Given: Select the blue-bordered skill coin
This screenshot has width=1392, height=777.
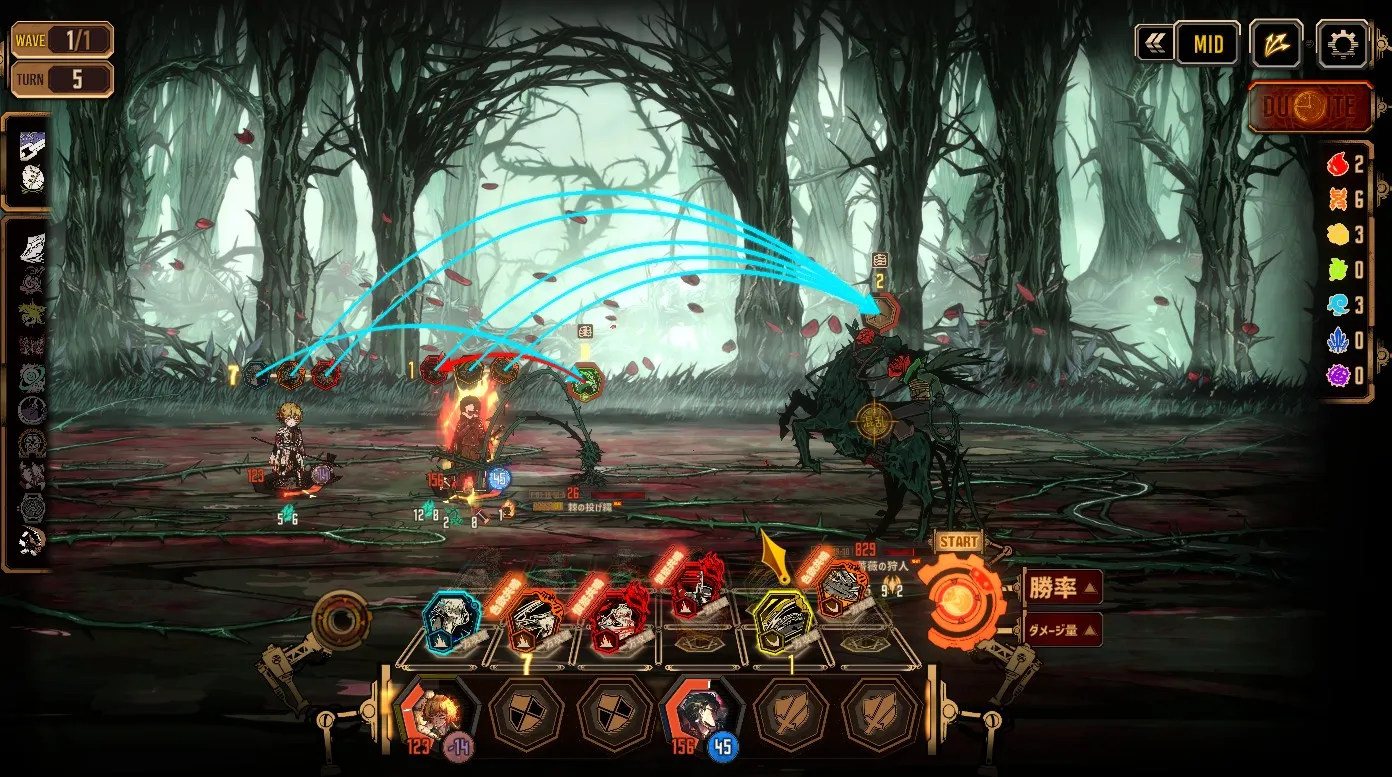Looking at the screenshot, I should click(x=449, y=620).
